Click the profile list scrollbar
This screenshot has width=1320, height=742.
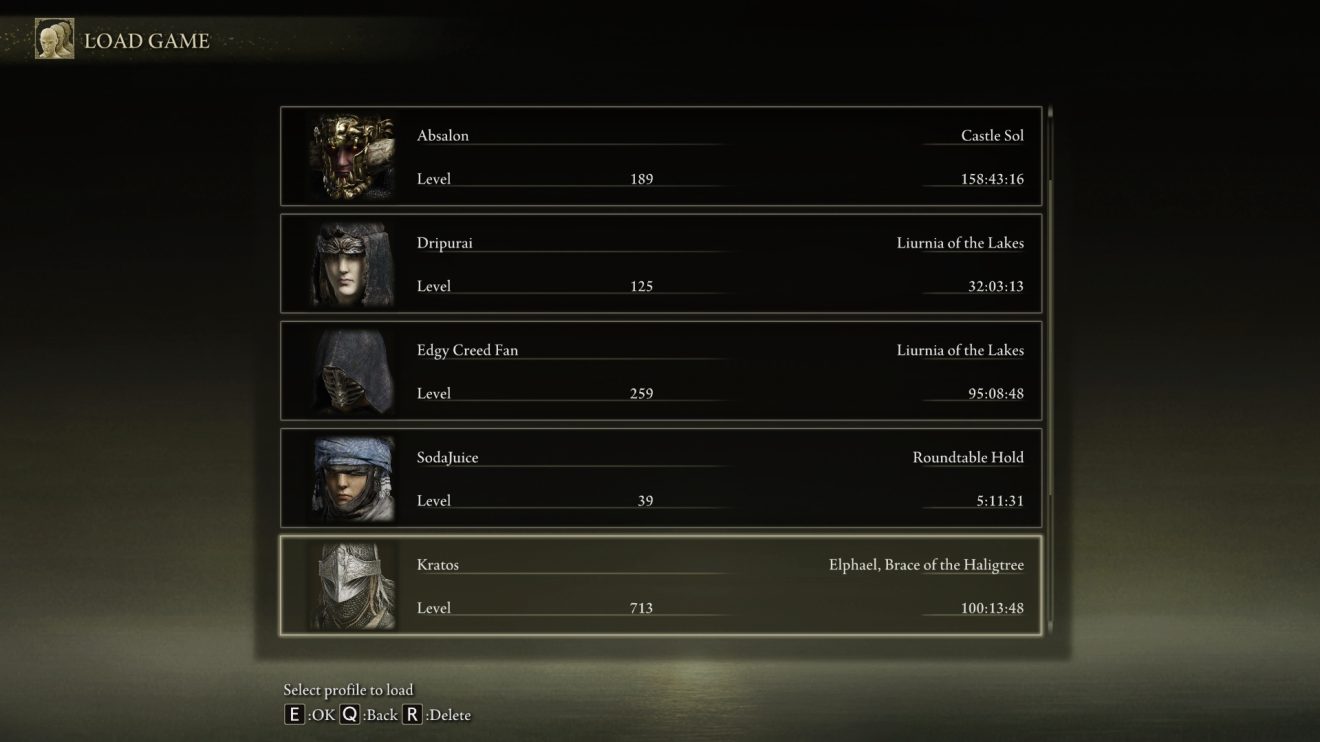click(x=1048, y=370)
